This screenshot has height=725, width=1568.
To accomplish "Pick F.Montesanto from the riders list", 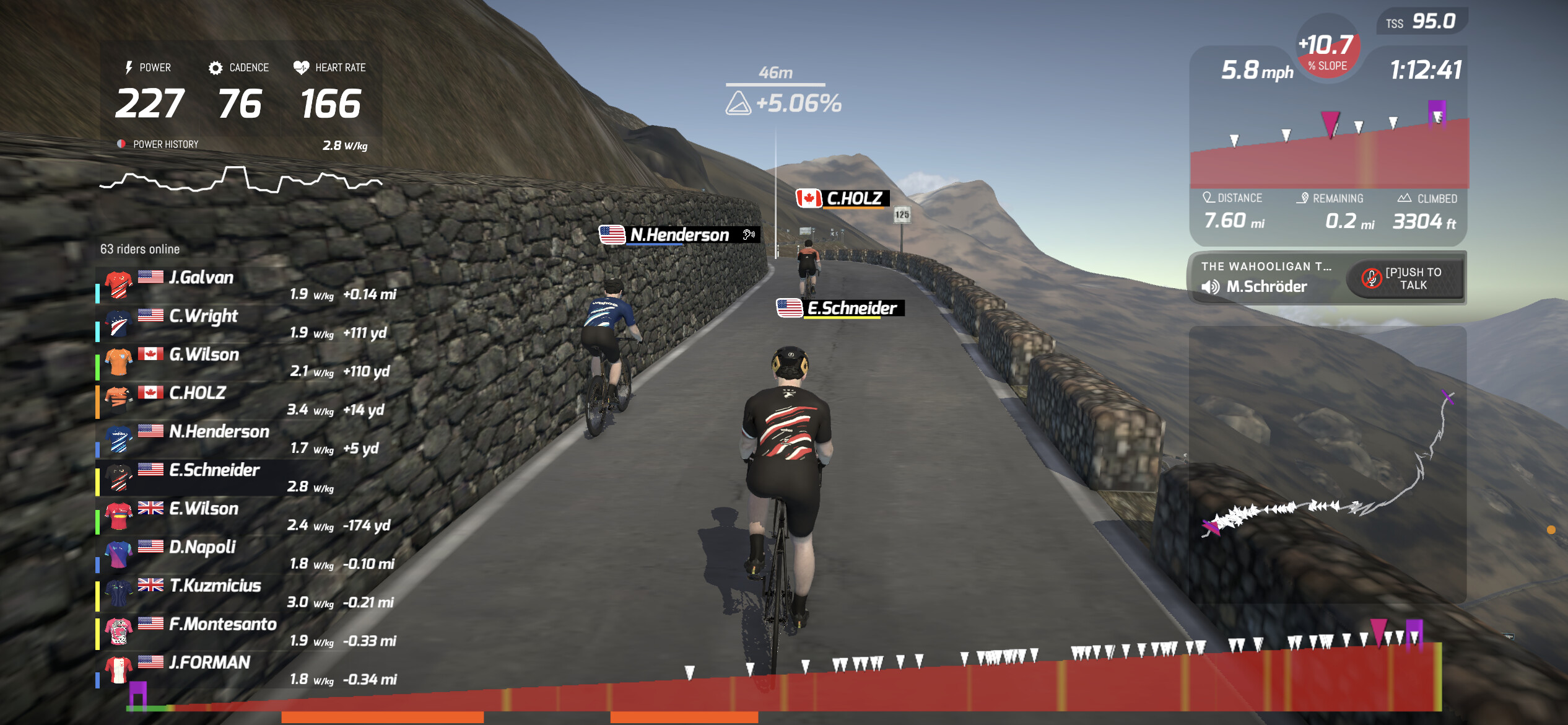I will click(248, 631).
